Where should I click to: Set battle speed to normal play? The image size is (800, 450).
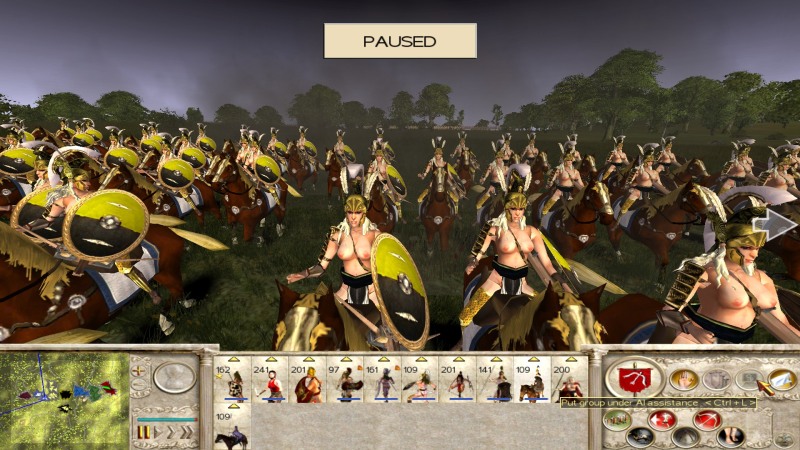[x=158, y=432]
